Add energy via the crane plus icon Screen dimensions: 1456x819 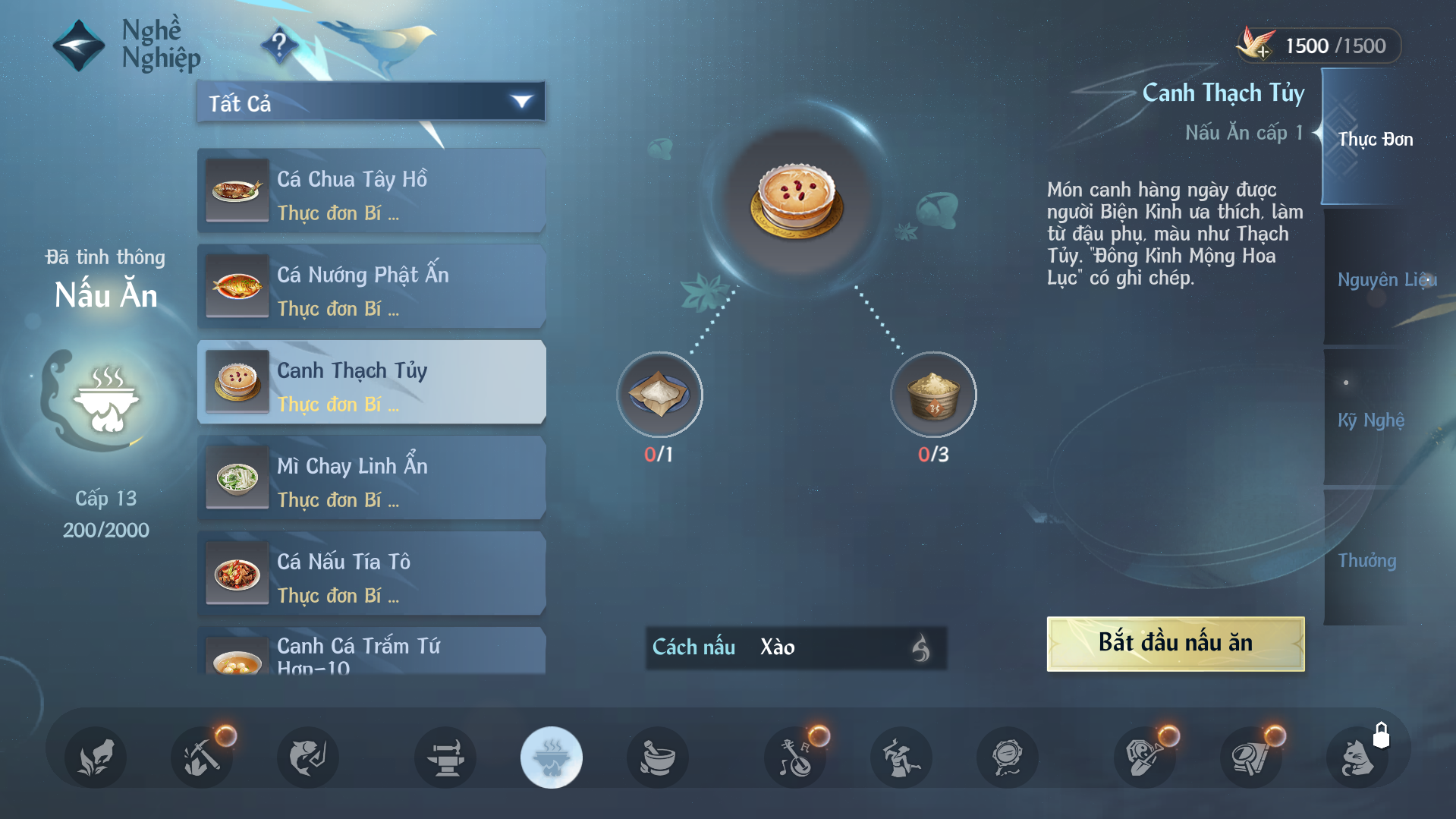coord(1256,46)
